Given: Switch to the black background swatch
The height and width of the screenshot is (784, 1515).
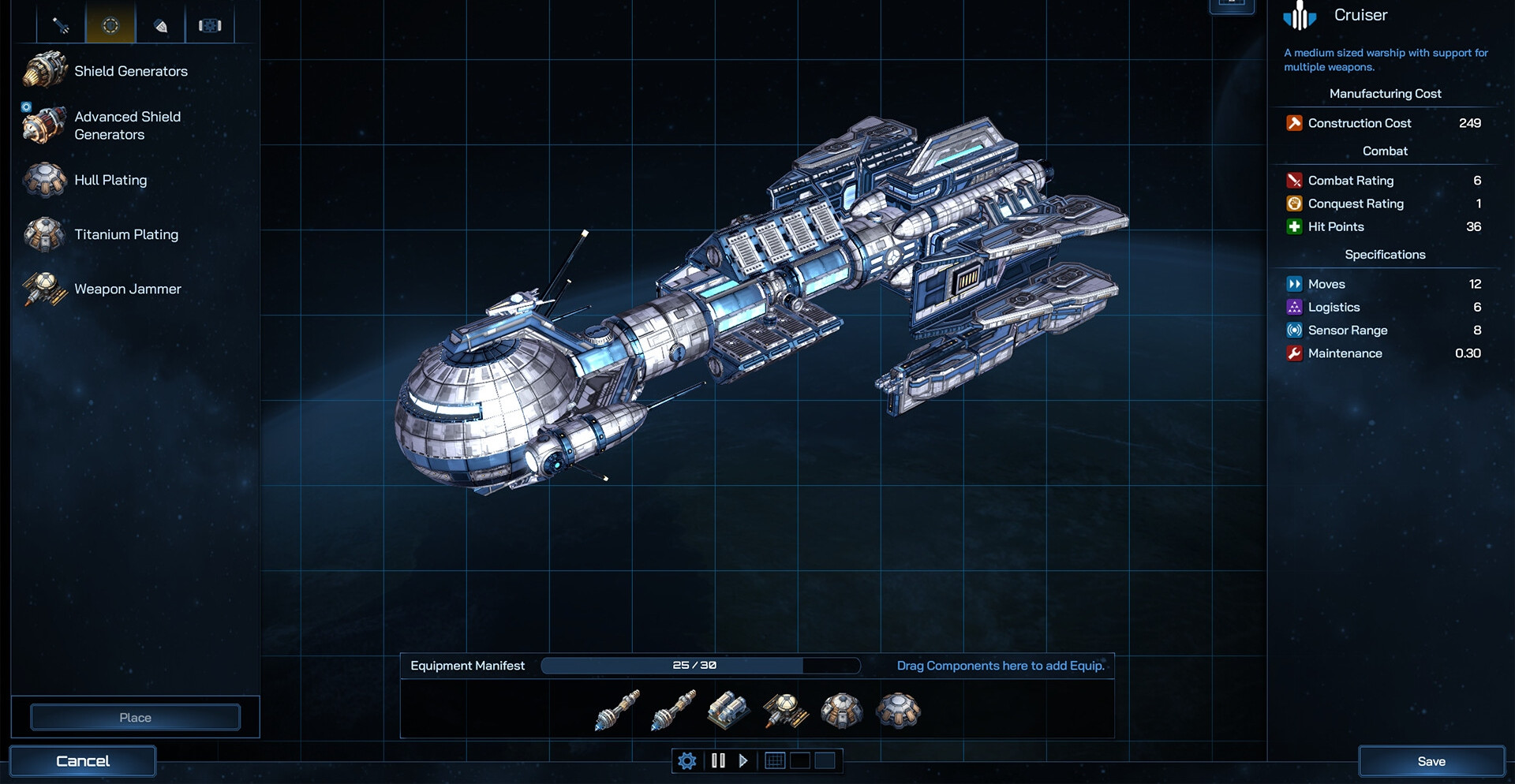Looking at the screenshot, I should coord(800,761).
